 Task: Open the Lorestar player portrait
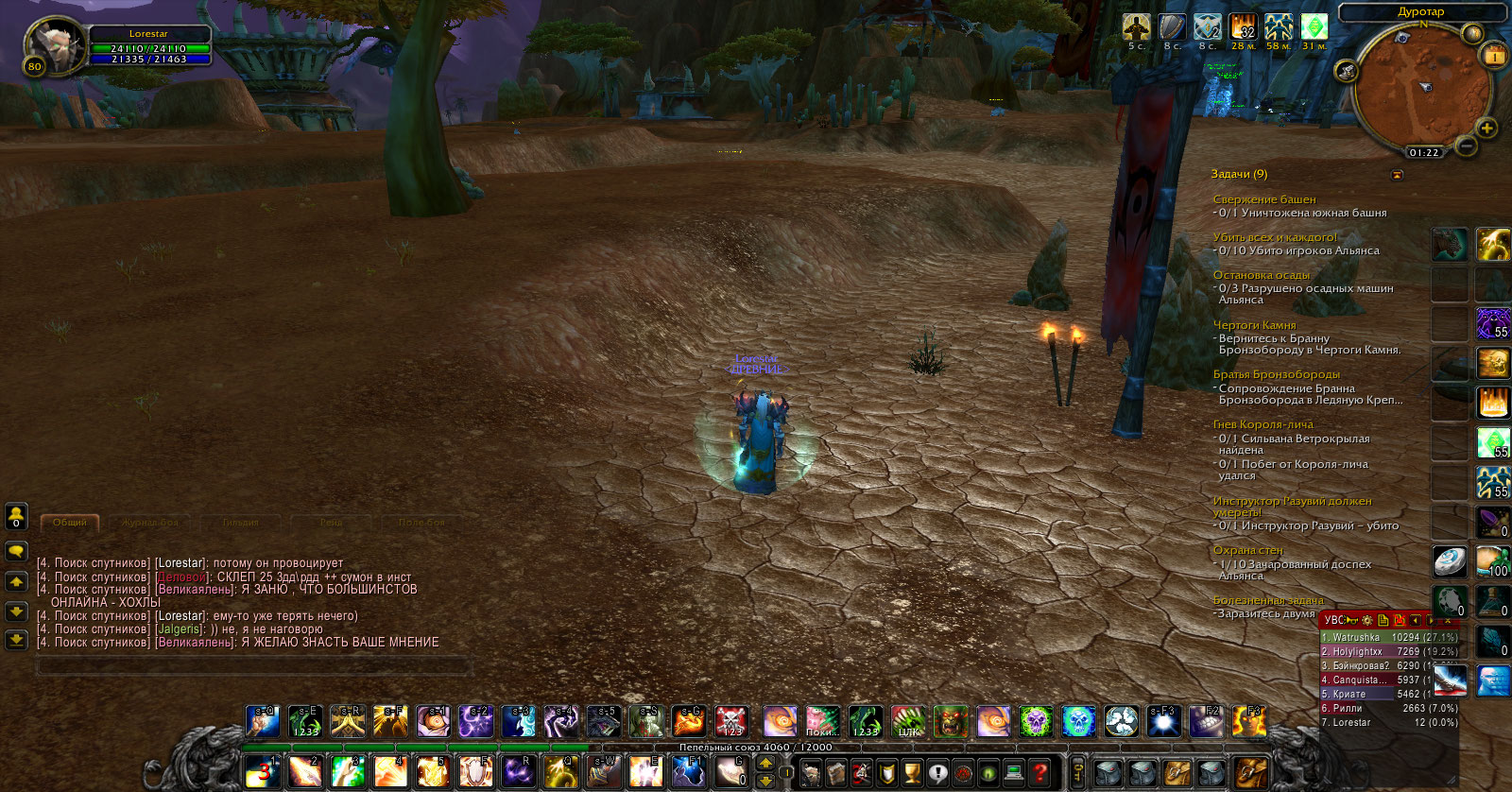click(55, 44)
